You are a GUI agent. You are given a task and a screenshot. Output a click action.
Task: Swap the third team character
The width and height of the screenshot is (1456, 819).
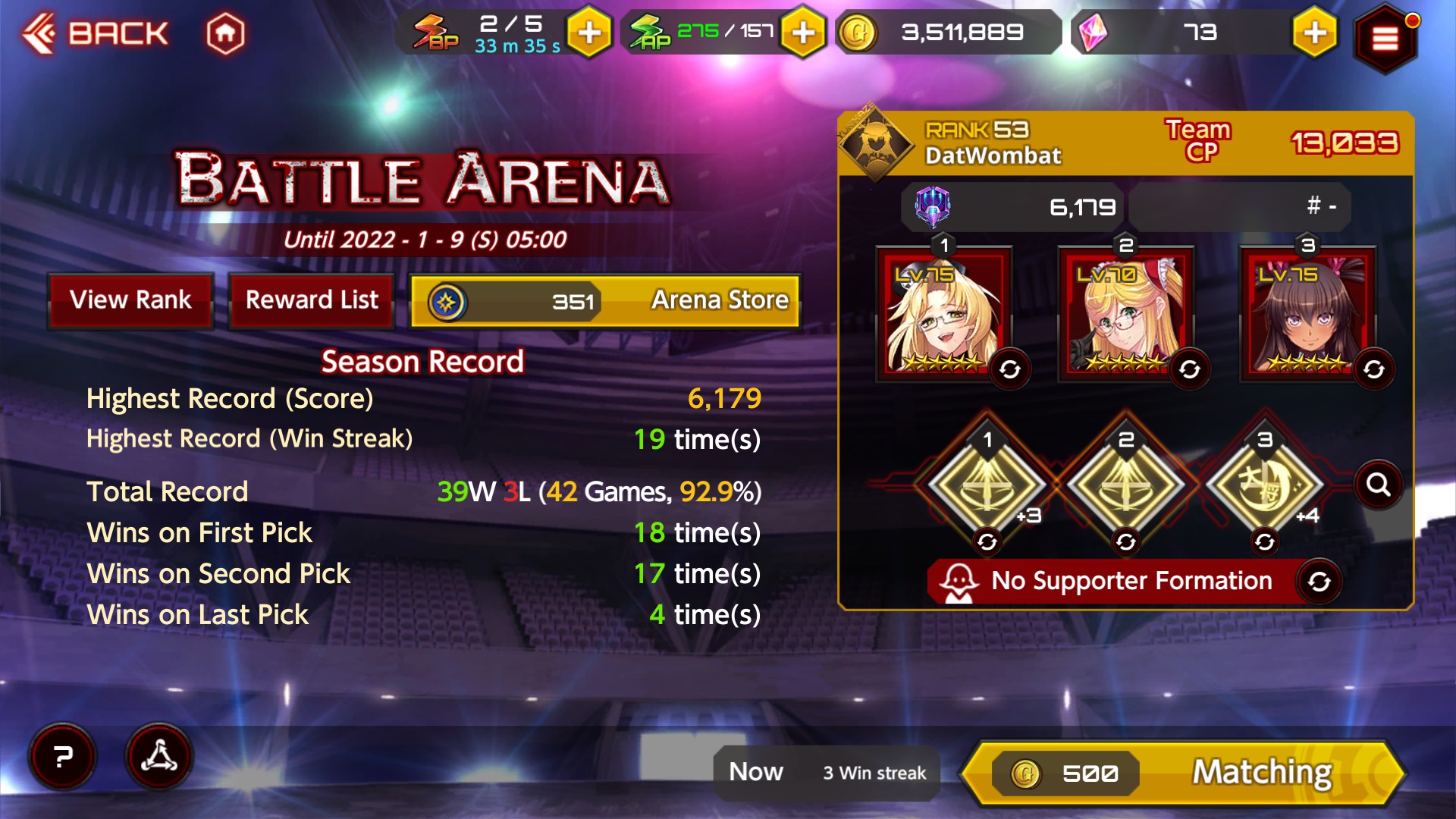pos(1374,370)
